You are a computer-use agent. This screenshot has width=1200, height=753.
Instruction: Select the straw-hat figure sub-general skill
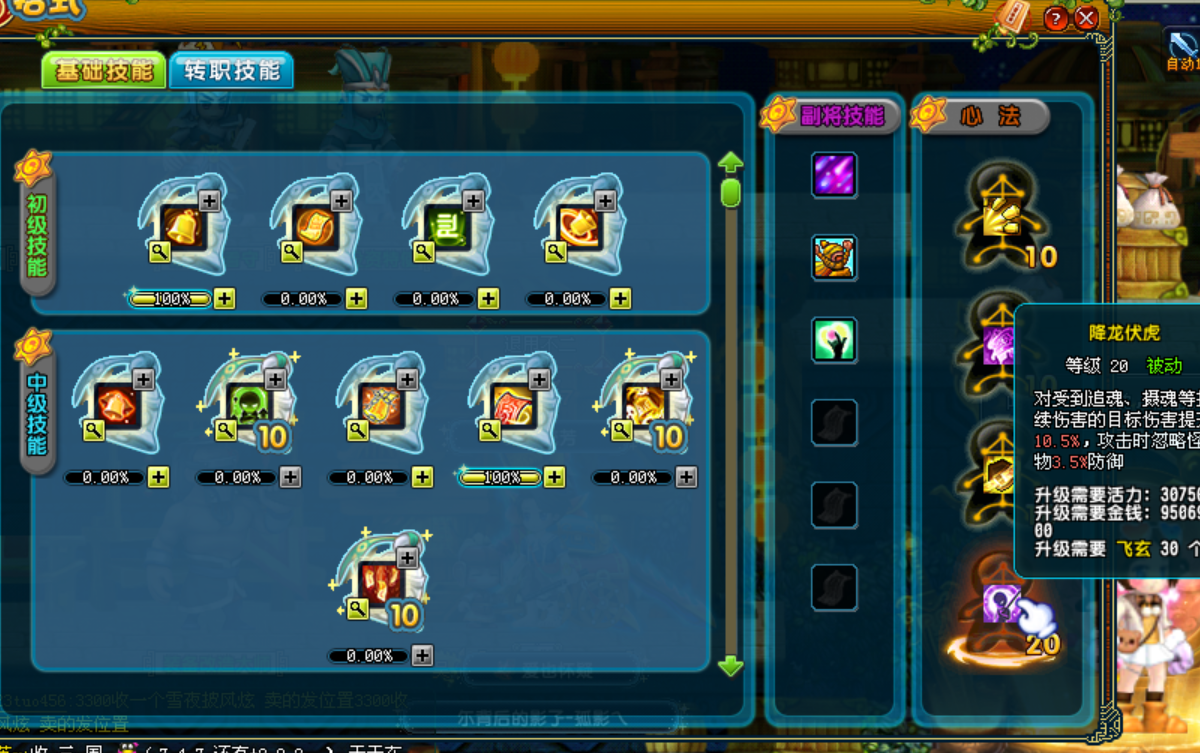point(833,258)
